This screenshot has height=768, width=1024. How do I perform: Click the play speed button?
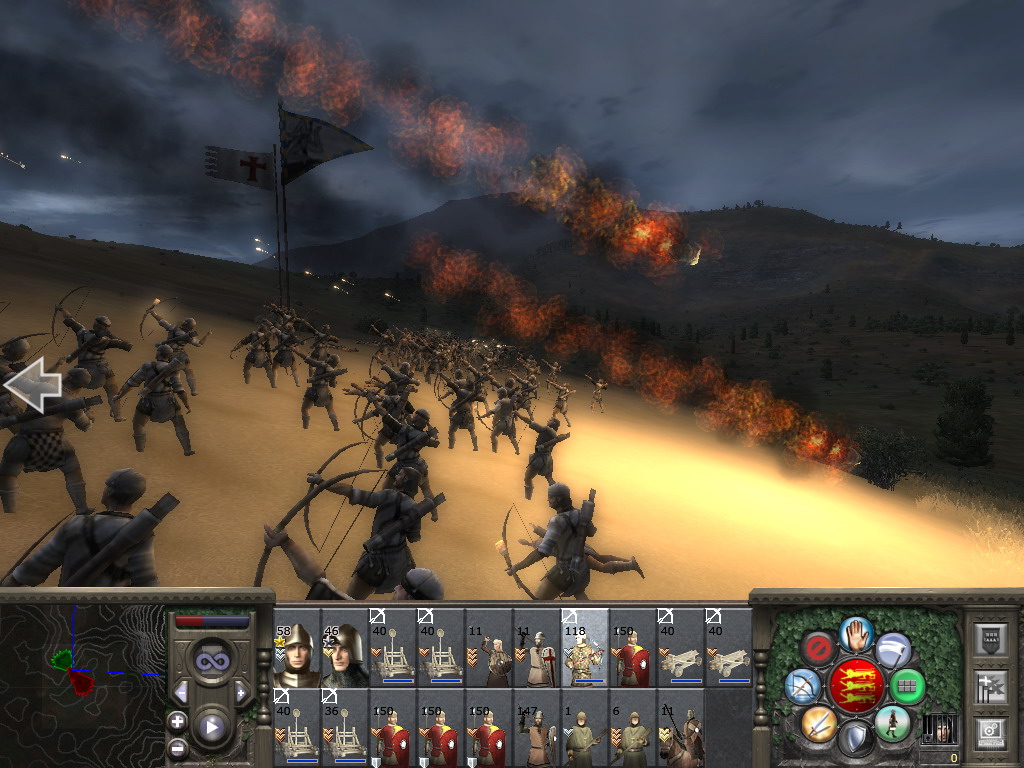tap(211, 727)
